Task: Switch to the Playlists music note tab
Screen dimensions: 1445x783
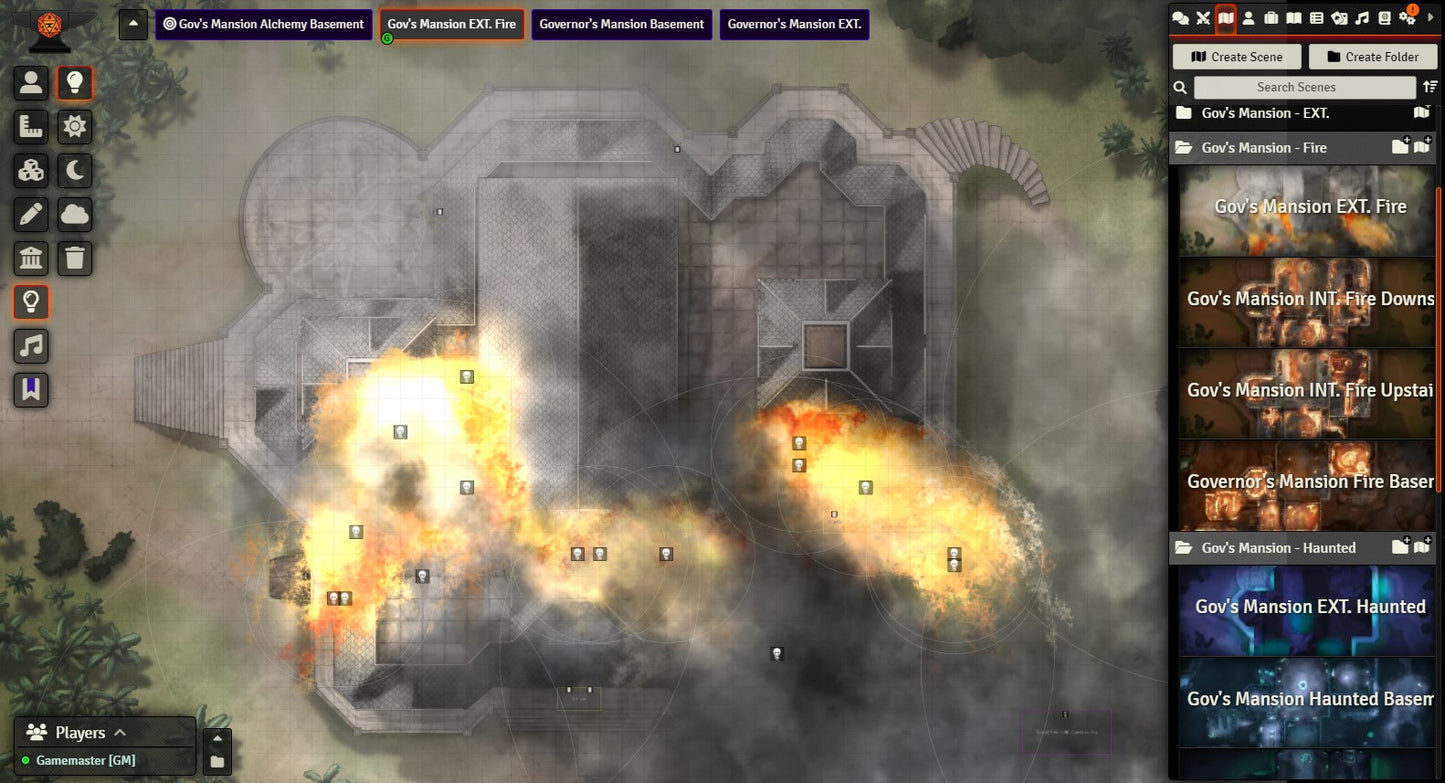Action: point(1362,18)
